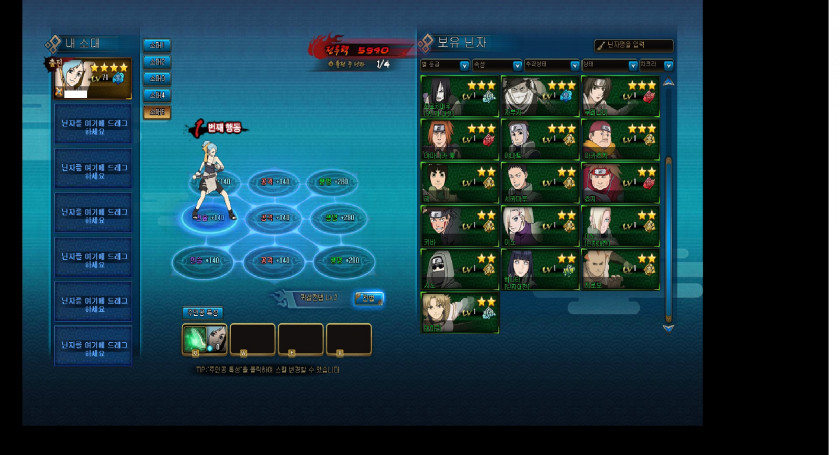Pick the hooded Shino ninja card

[x=458, y=269]
